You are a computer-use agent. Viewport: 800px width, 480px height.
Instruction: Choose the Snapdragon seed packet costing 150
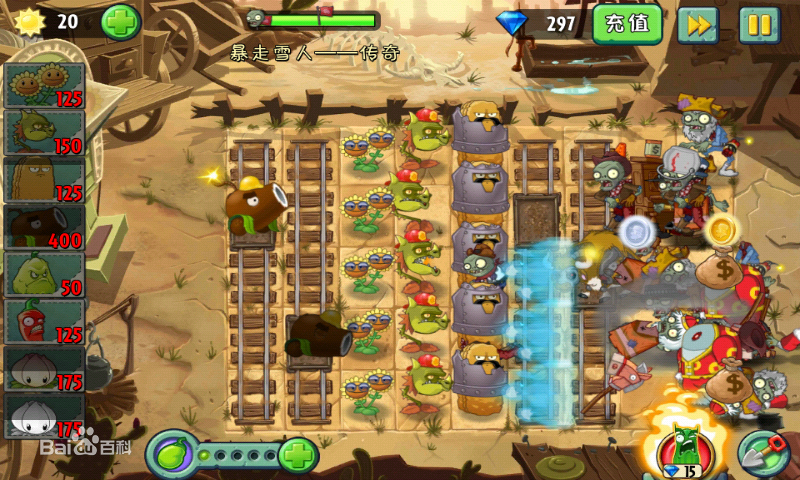pyautogui.click(x=45, y=132)
